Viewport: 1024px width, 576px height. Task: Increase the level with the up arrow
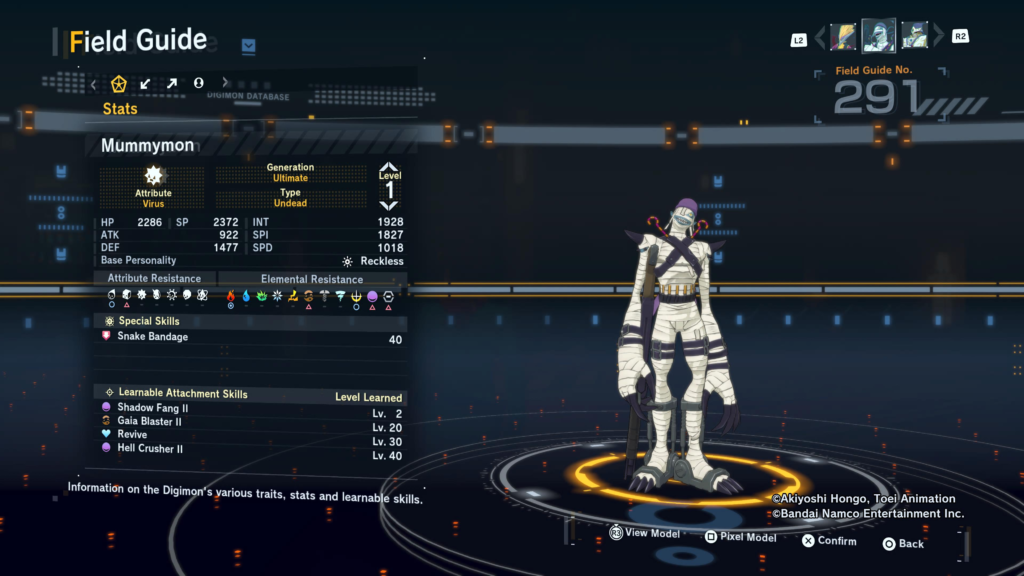pyautogui.click(x=389, y=167)
